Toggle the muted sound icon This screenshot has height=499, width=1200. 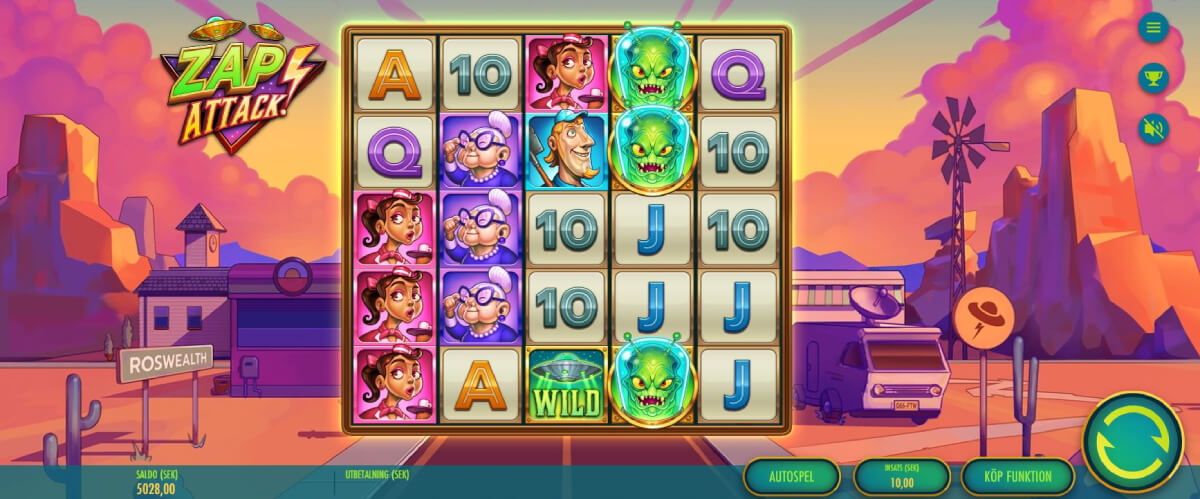1153,128
